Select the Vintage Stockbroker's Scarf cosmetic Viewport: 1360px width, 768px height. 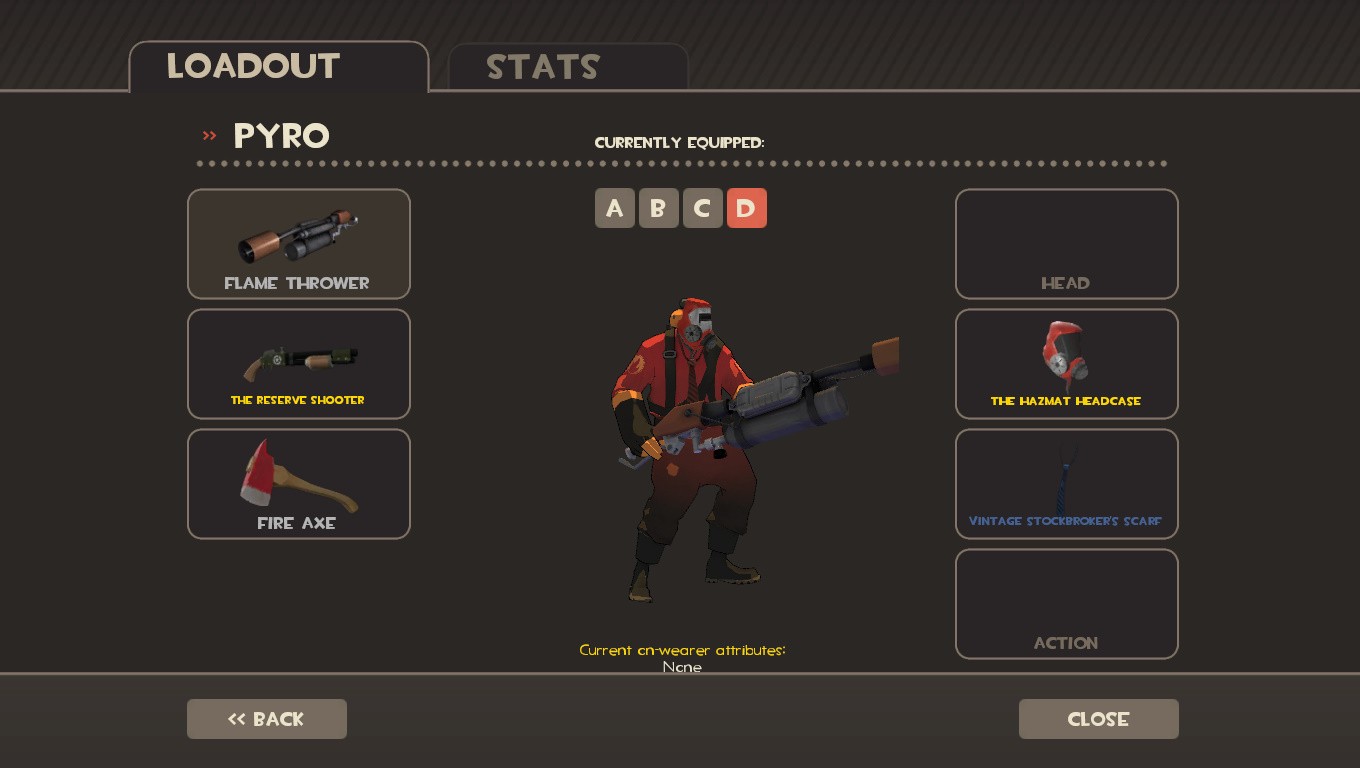(x=1066, y=483)
